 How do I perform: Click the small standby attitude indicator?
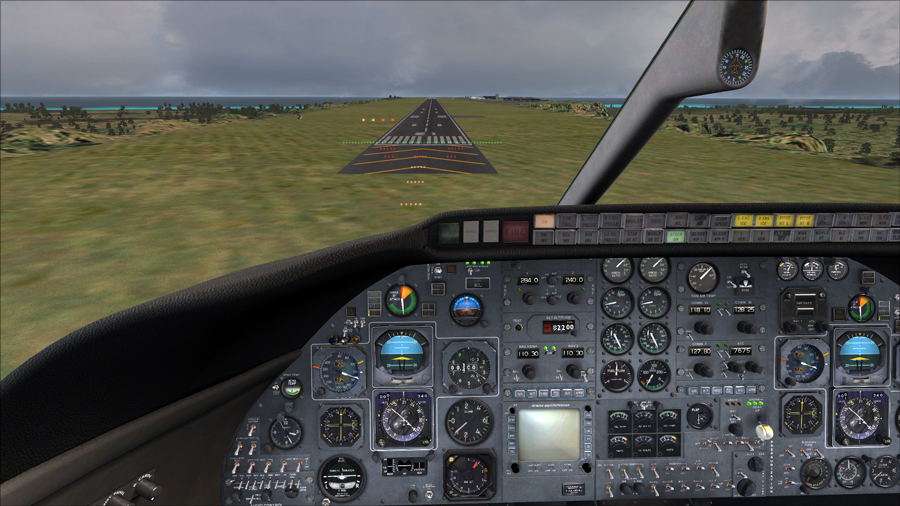[466, 309]
